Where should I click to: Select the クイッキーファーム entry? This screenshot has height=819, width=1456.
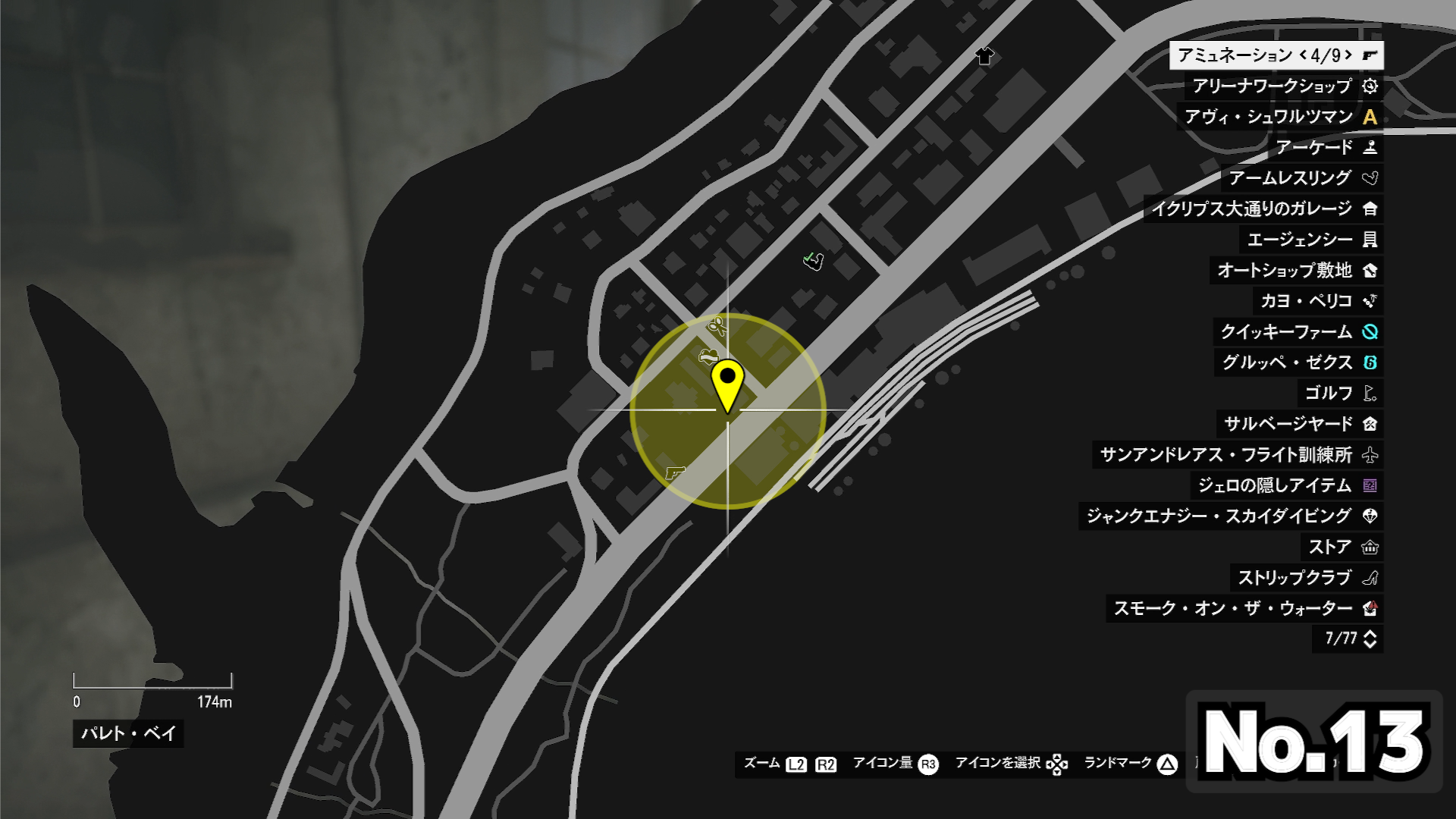pyautogui.click(x=1298, y=331)
